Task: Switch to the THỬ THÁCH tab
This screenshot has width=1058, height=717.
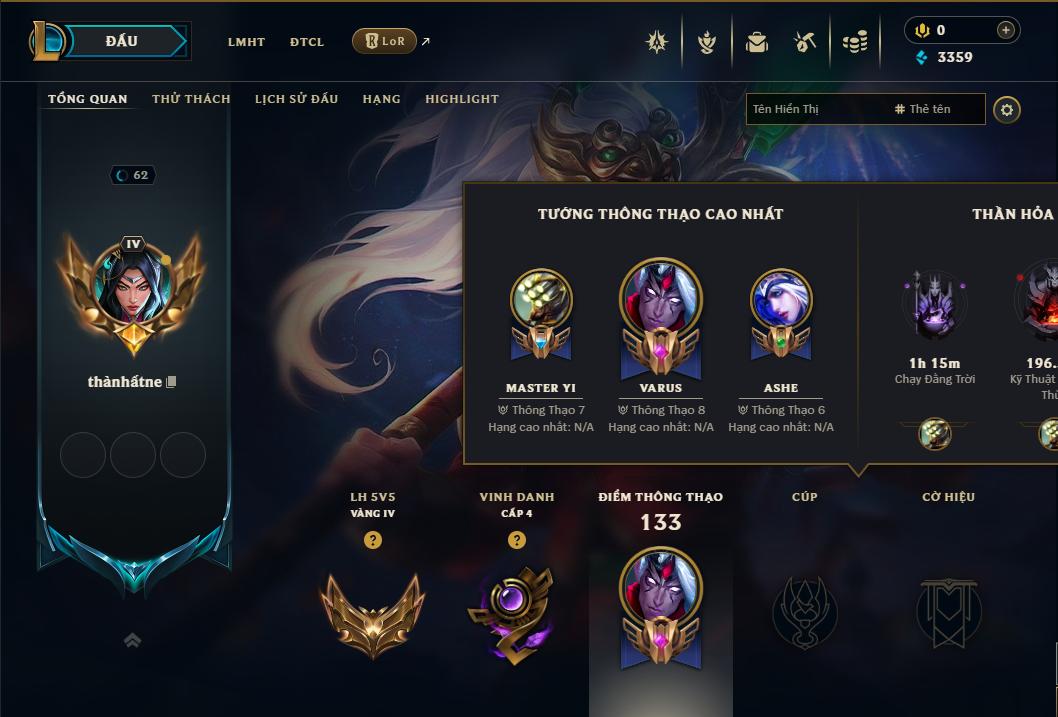Action: point(191,99)
